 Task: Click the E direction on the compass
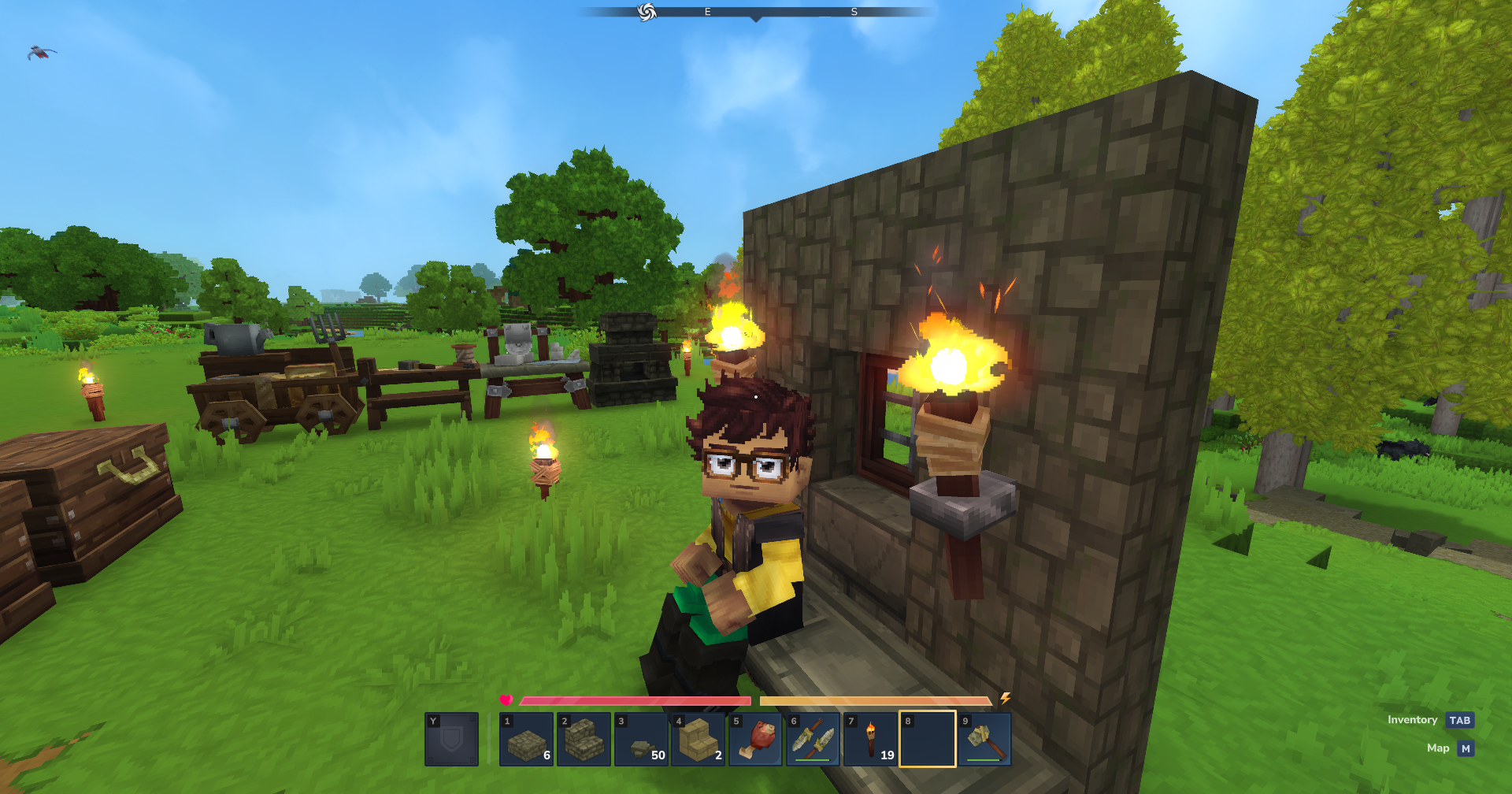click(706, 11)
